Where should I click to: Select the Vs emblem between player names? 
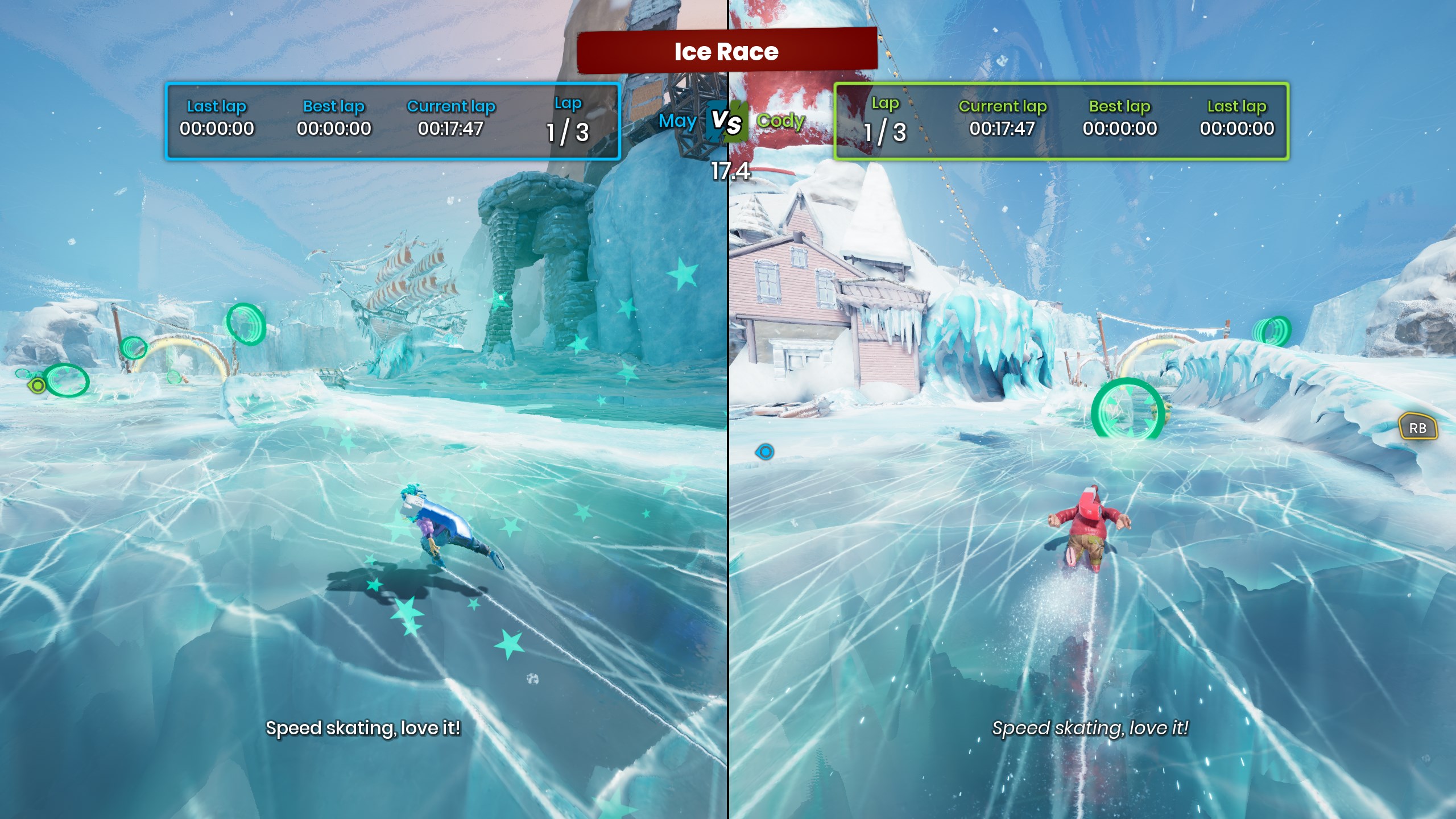pos(726,121)
